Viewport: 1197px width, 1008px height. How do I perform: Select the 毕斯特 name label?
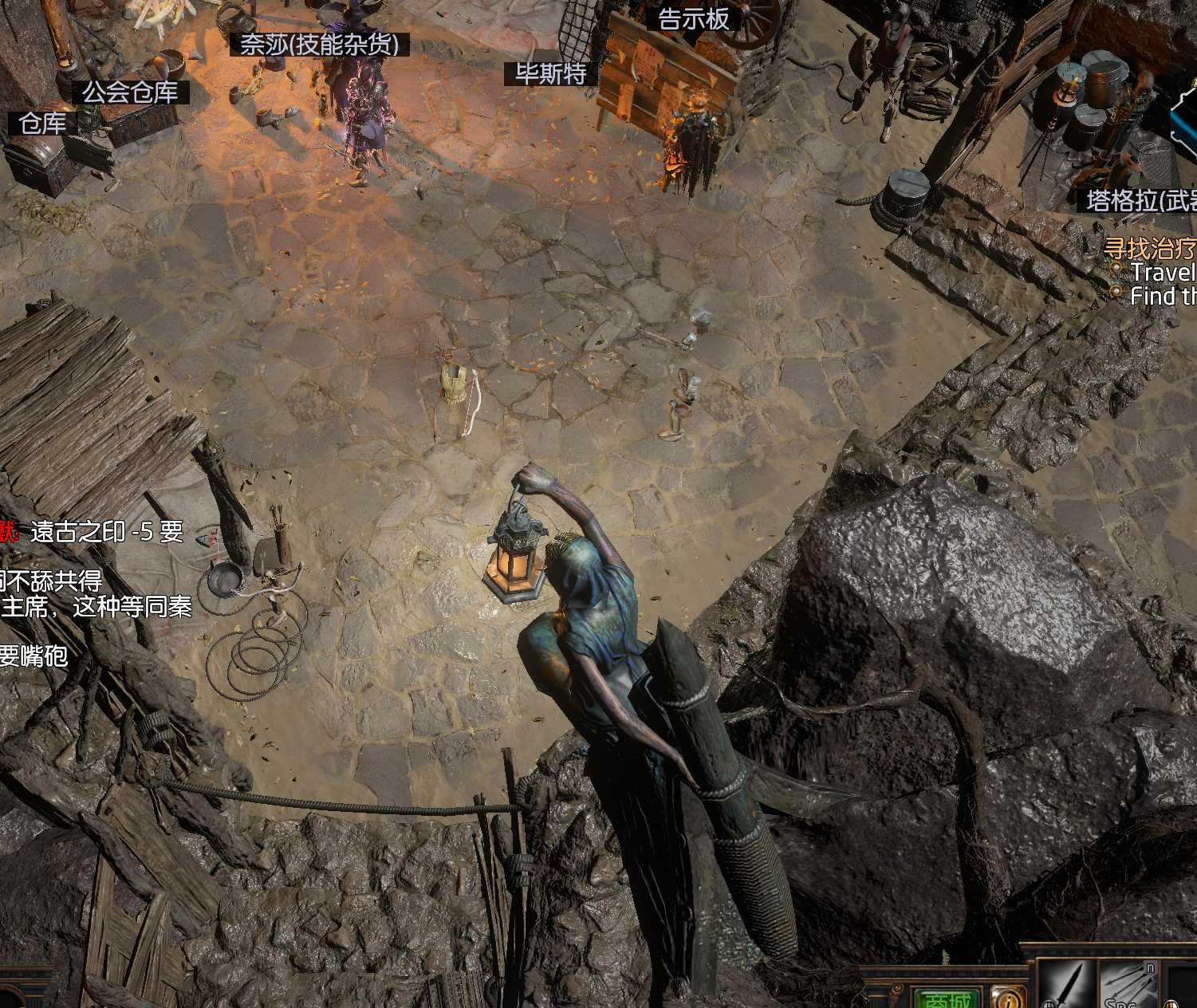(551, 73)
